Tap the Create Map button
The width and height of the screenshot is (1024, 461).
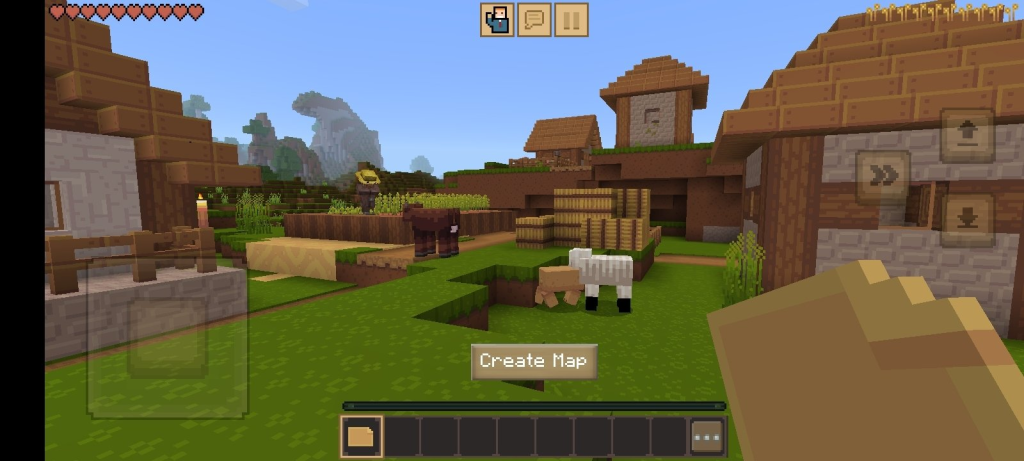[x=534, y=361]
